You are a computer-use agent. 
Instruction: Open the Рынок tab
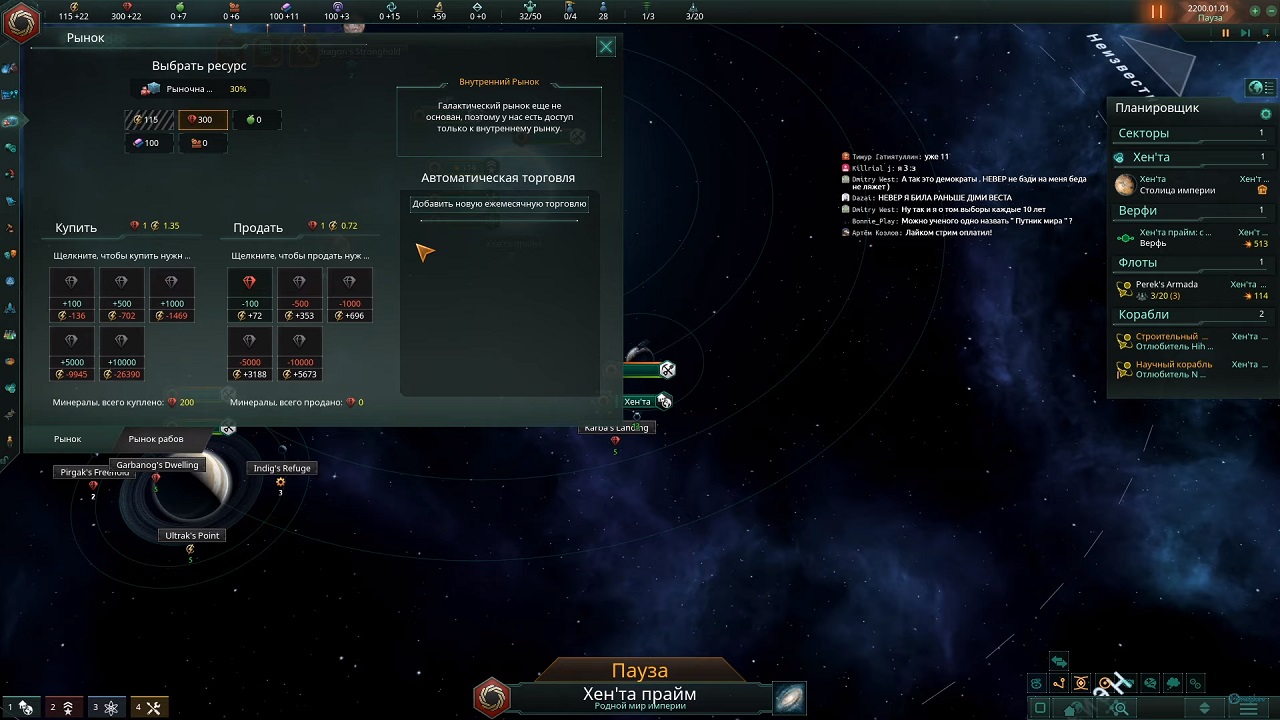[68, 439]
